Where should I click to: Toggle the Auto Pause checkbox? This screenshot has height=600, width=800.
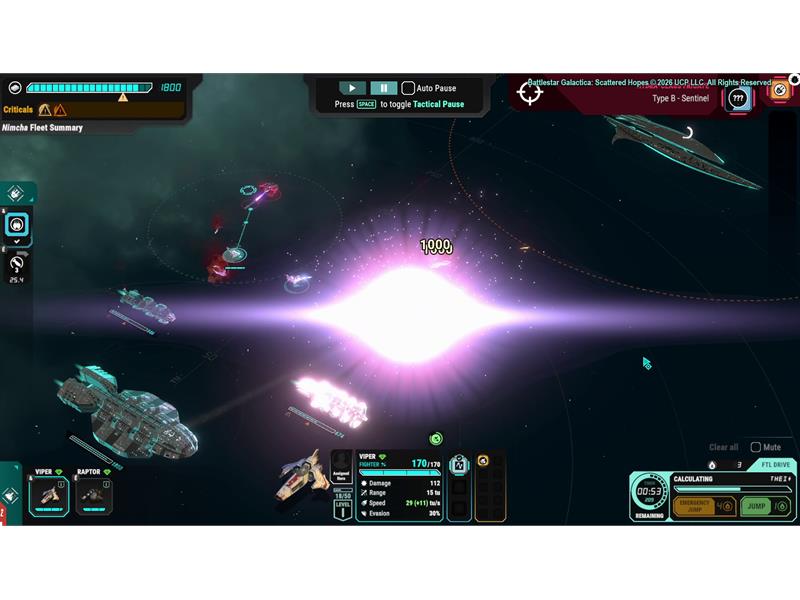click(x=408, y=88)
